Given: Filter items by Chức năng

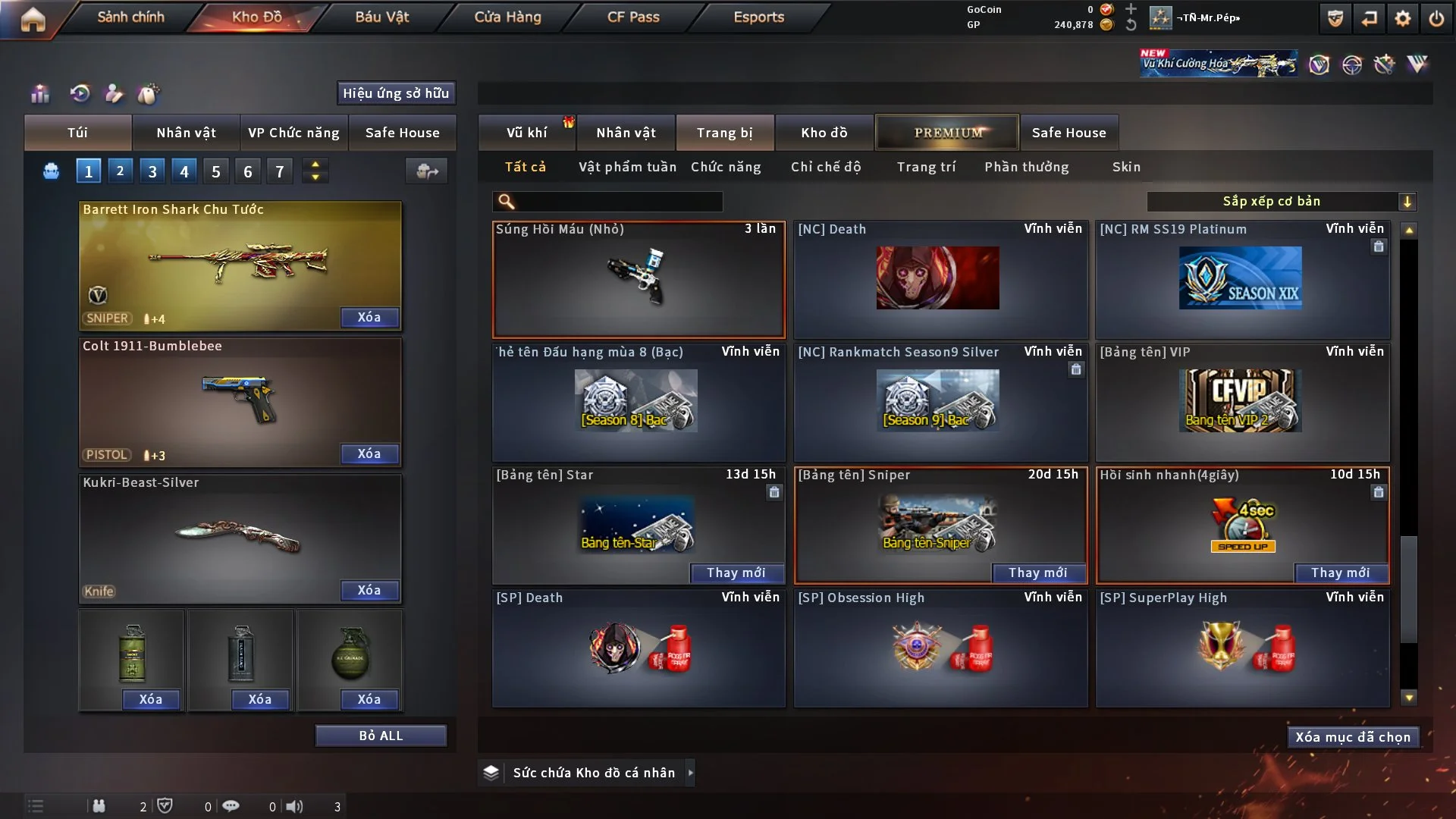Looking at the screenshot, I should [726, 167].
